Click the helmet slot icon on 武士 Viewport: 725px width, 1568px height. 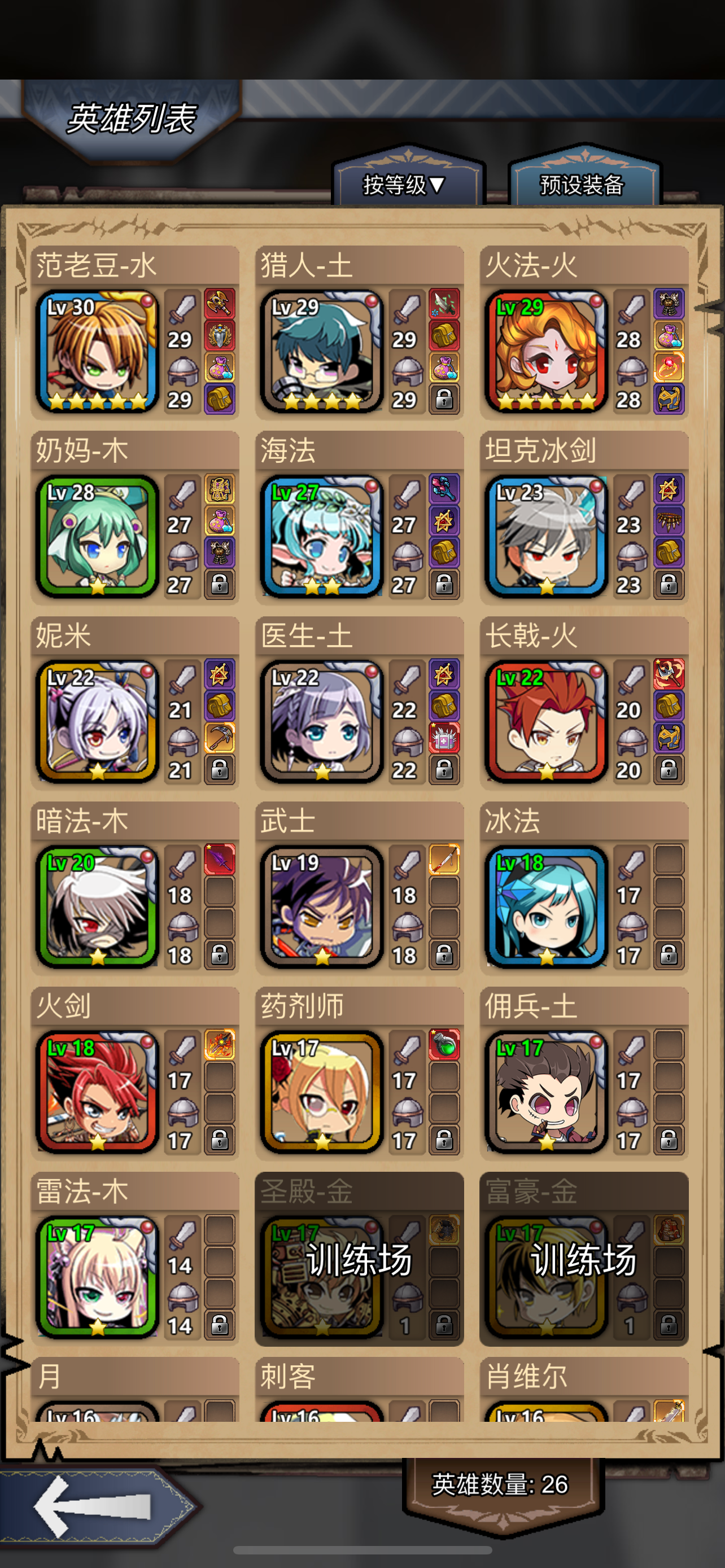click(x=408, y=926)
